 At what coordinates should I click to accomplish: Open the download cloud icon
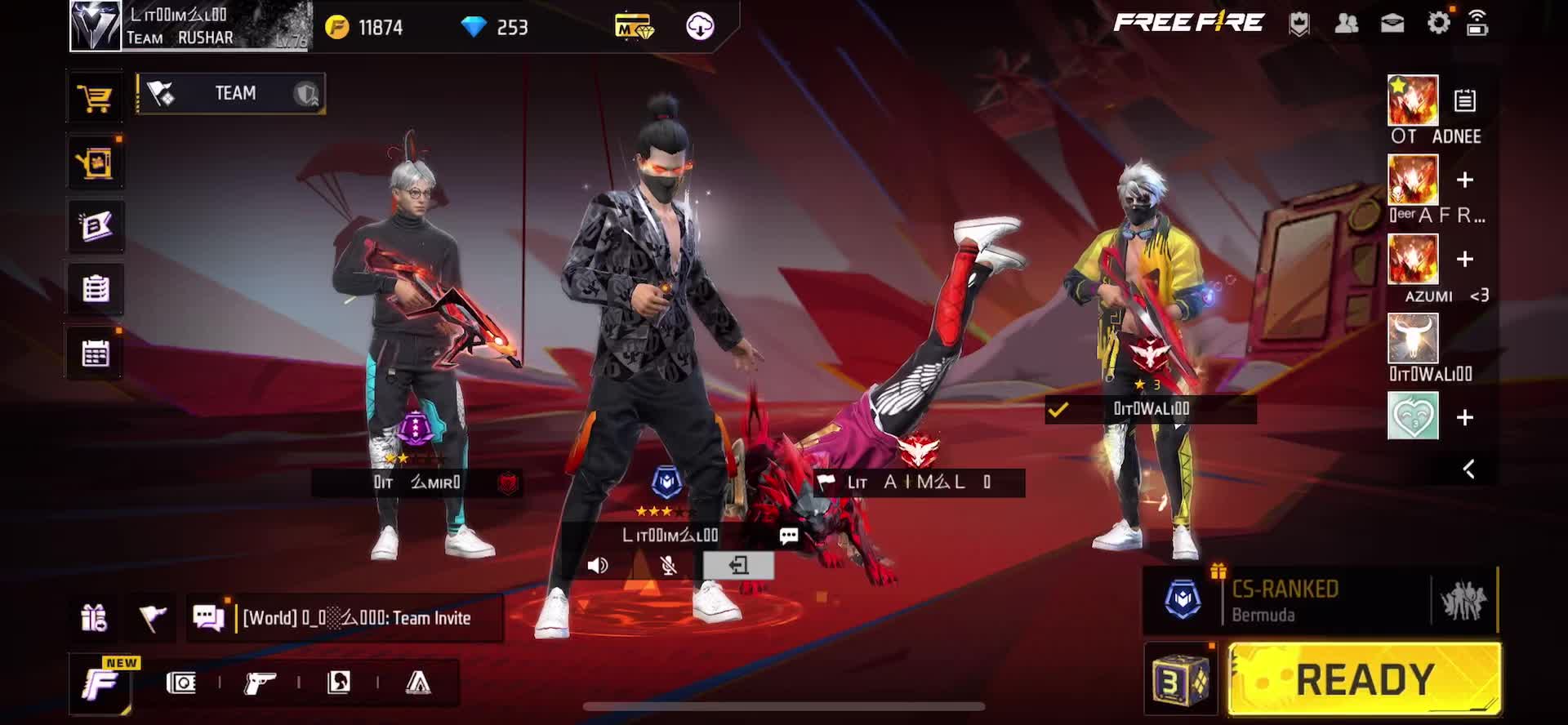coord(700,27)
